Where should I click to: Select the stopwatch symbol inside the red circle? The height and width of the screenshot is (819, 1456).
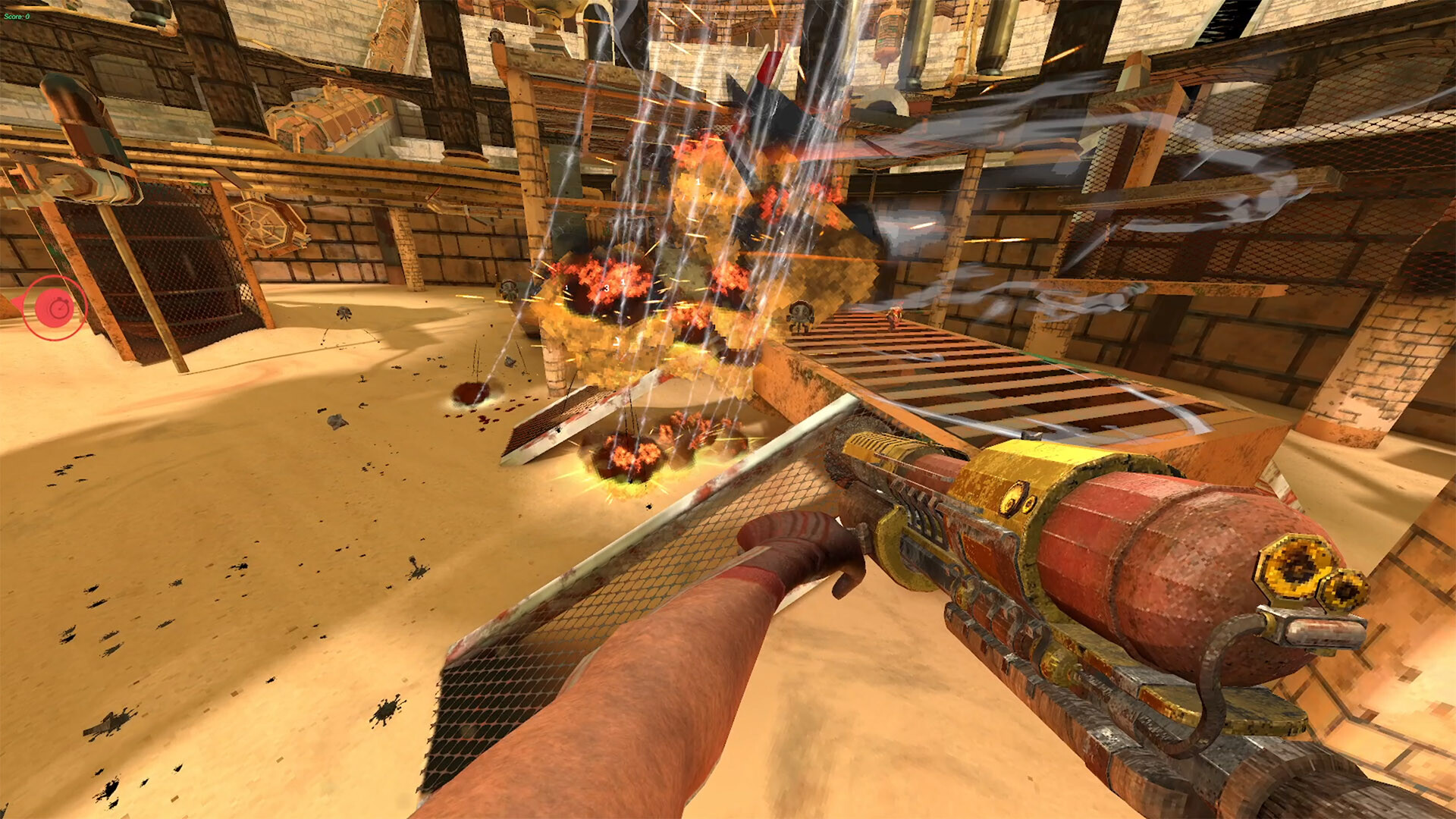[59, 308]
